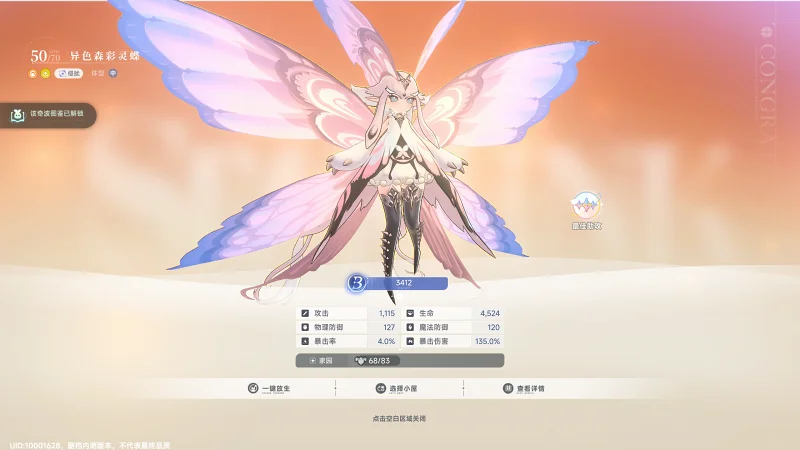The width and height of the screenshot is (800, 450).
Task: Select the 家园 homeland bar
Action: click(399, 360)
